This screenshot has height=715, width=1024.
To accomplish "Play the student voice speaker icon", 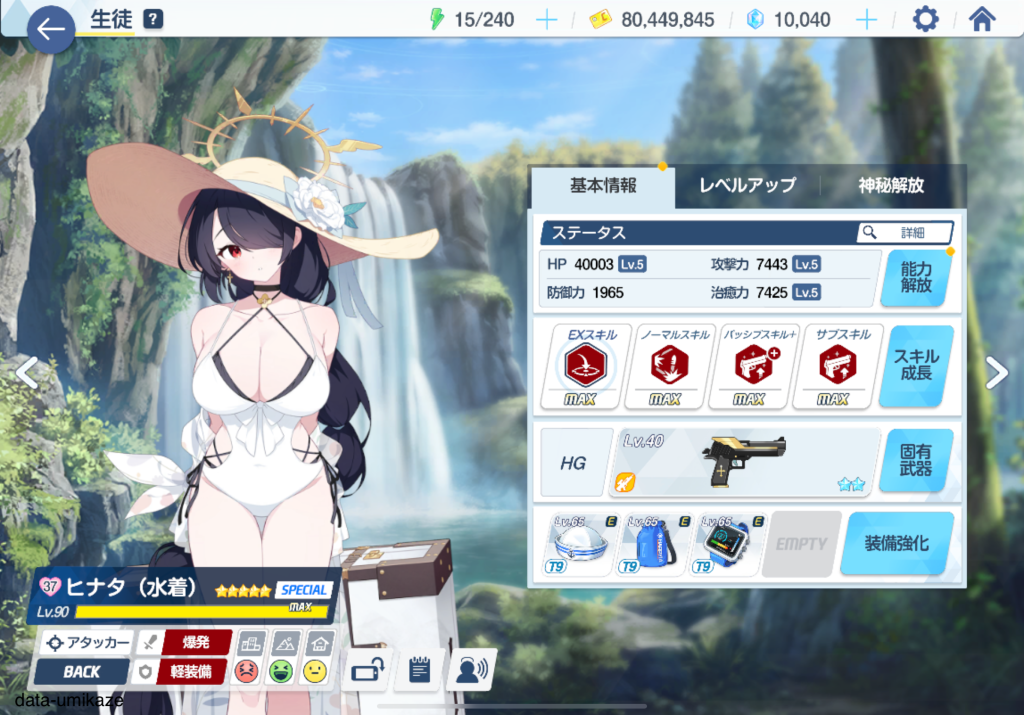I will click(472, 670).
